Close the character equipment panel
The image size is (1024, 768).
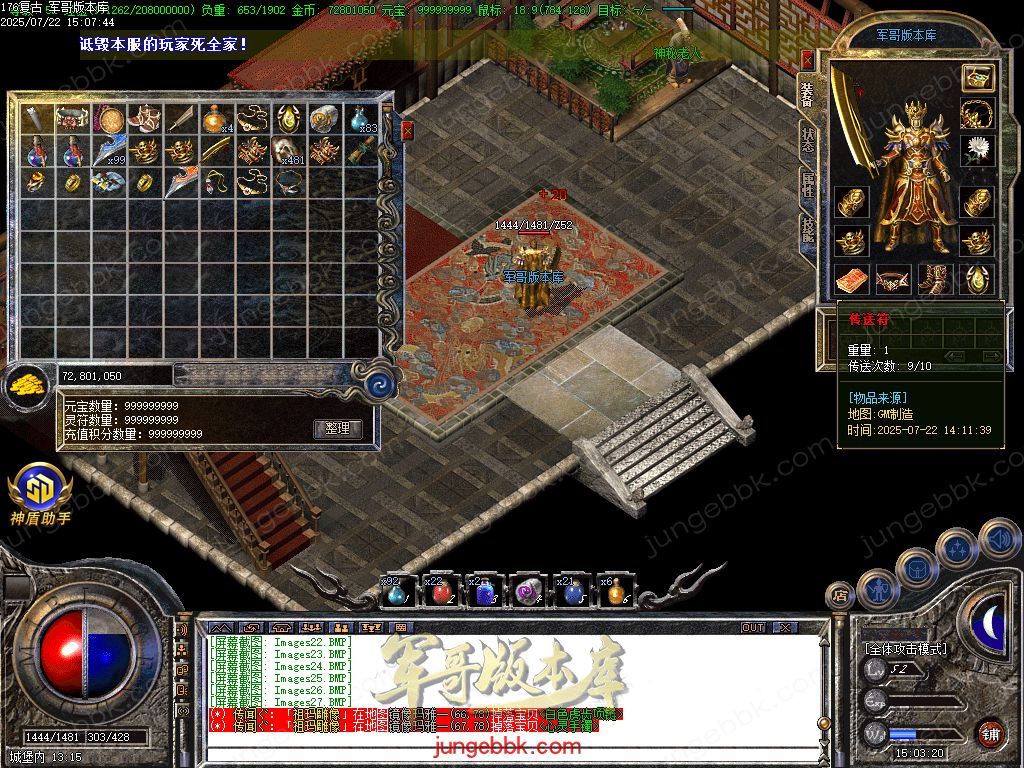(807, 60)
